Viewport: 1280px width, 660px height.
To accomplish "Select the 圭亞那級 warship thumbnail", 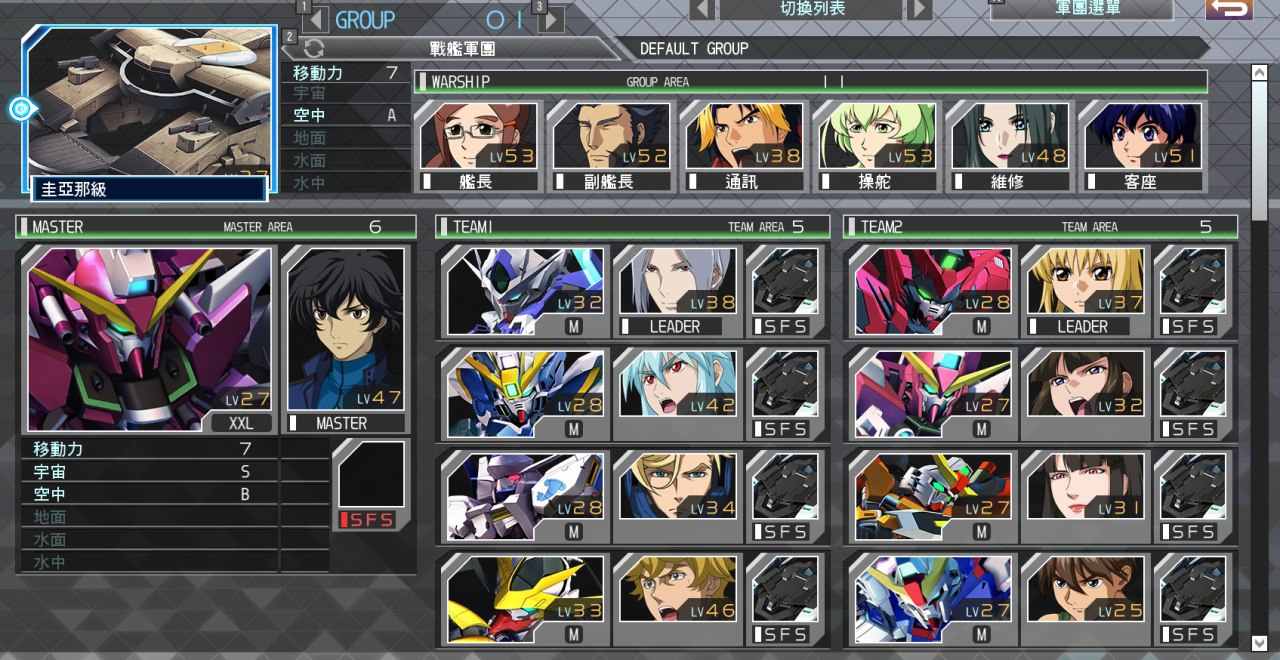I will [x=148, y=110].
